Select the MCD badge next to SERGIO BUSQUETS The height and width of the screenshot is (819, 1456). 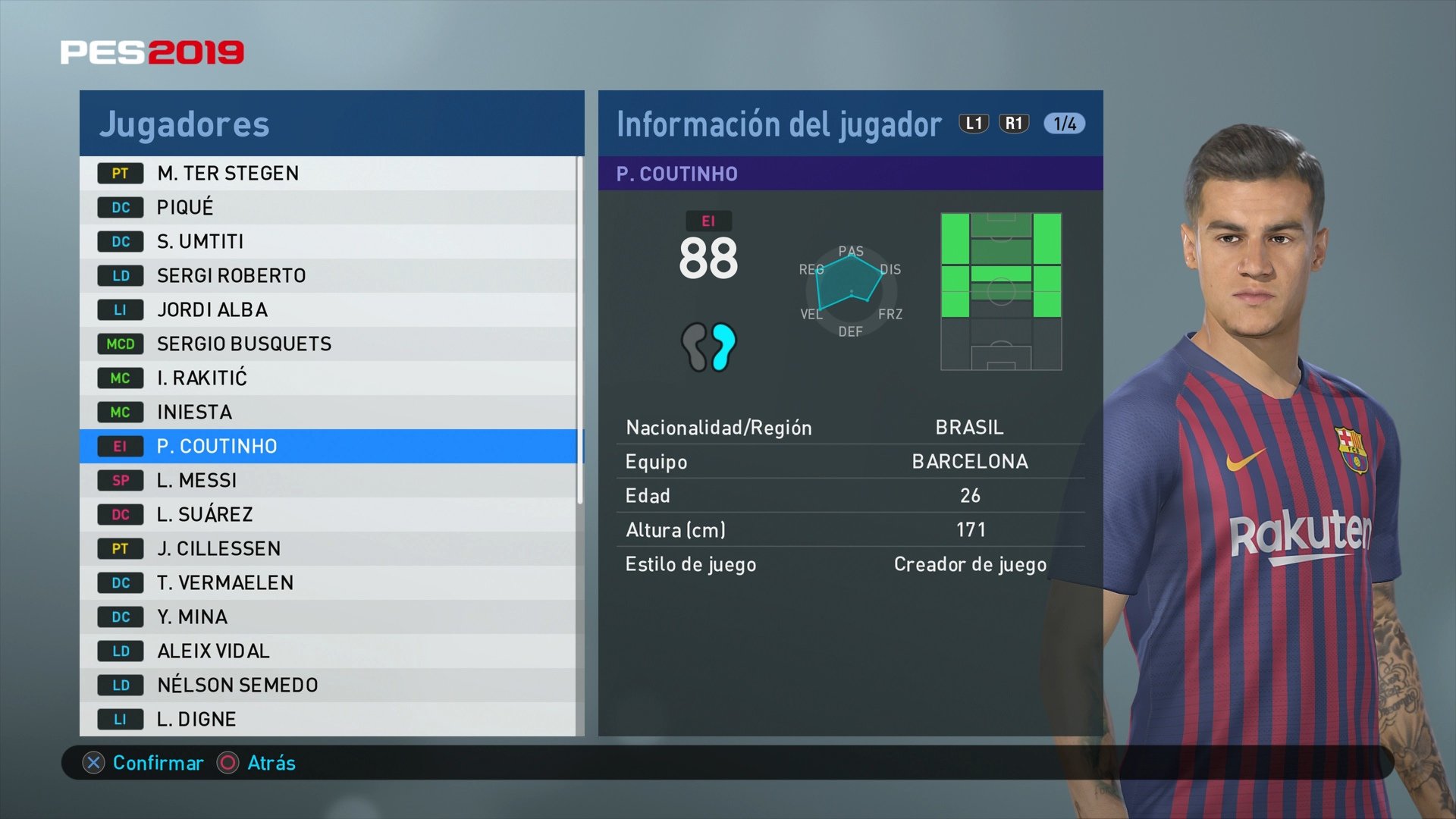coord(120,344)
